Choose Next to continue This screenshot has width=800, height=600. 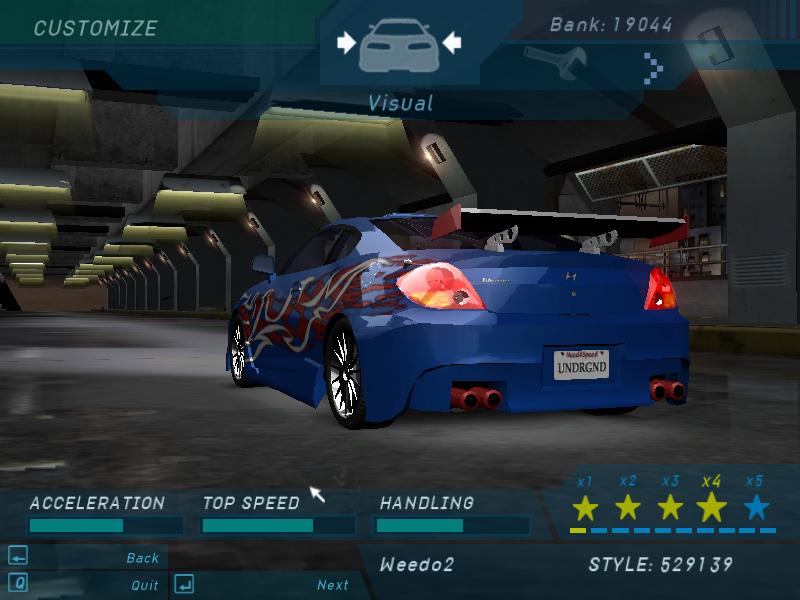(333, 585)
